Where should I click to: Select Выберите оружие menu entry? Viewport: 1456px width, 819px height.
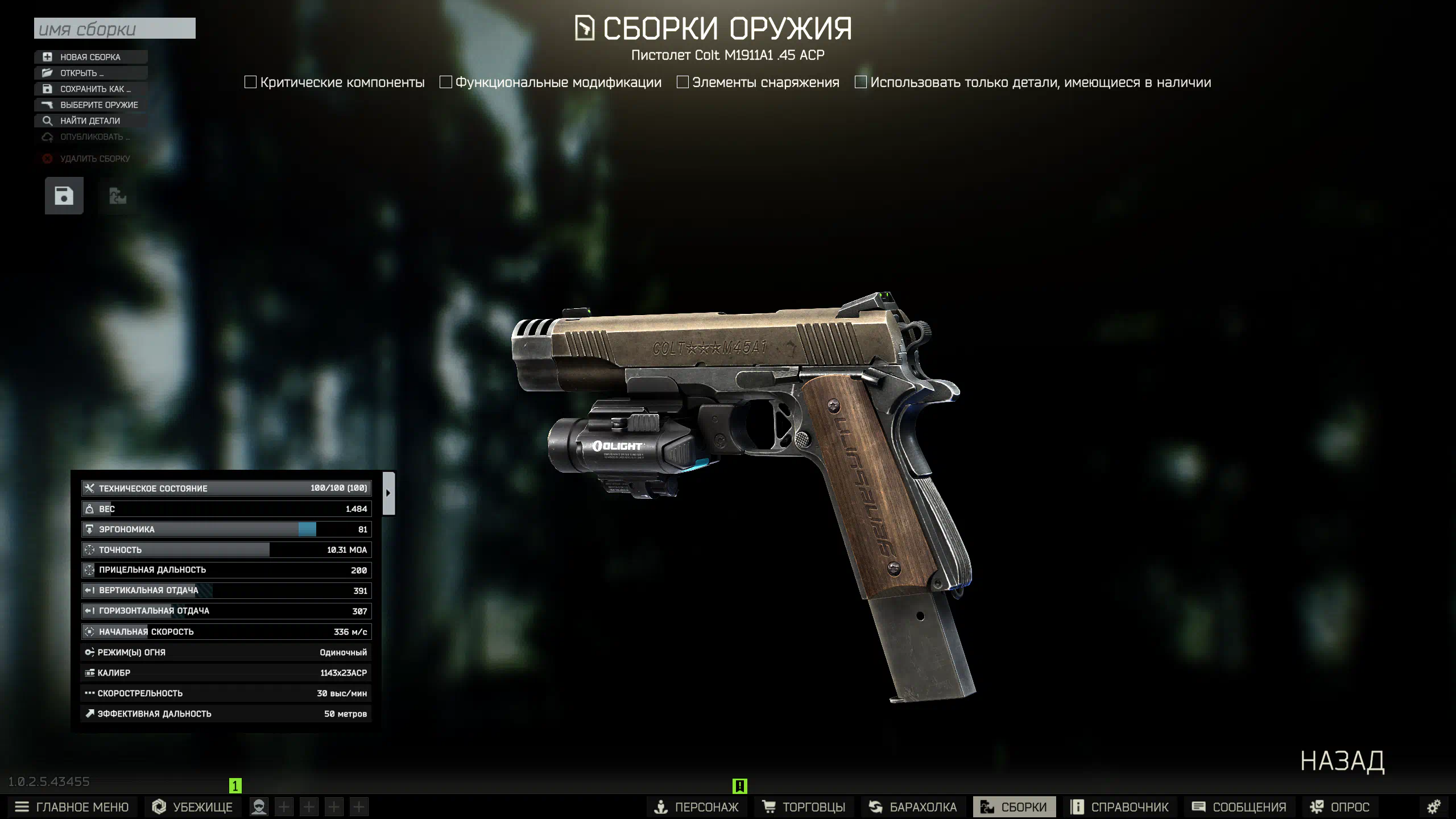click(99, 105)
